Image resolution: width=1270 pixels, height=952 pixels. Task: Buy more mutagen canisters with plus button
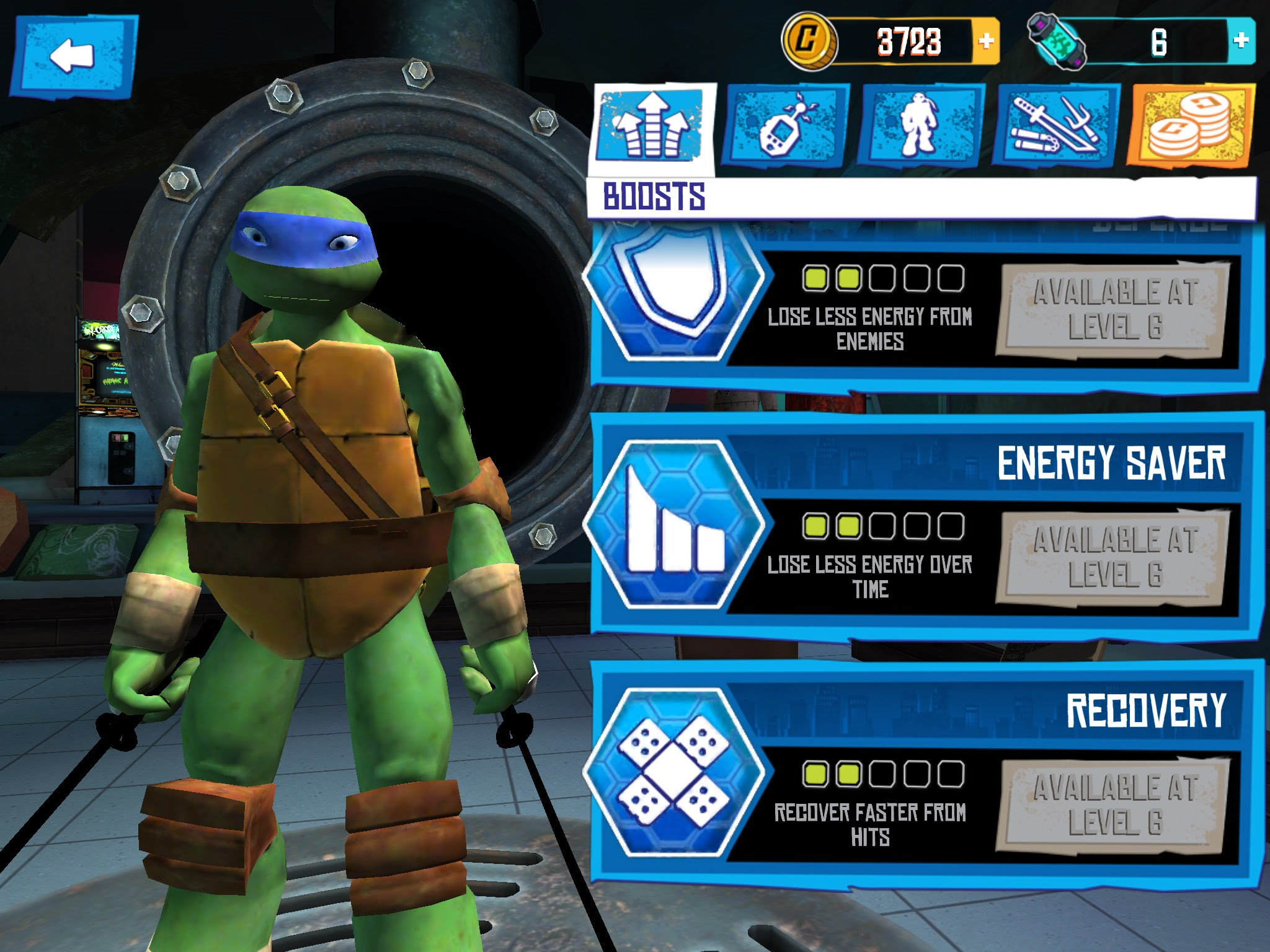coord(1241,41)
